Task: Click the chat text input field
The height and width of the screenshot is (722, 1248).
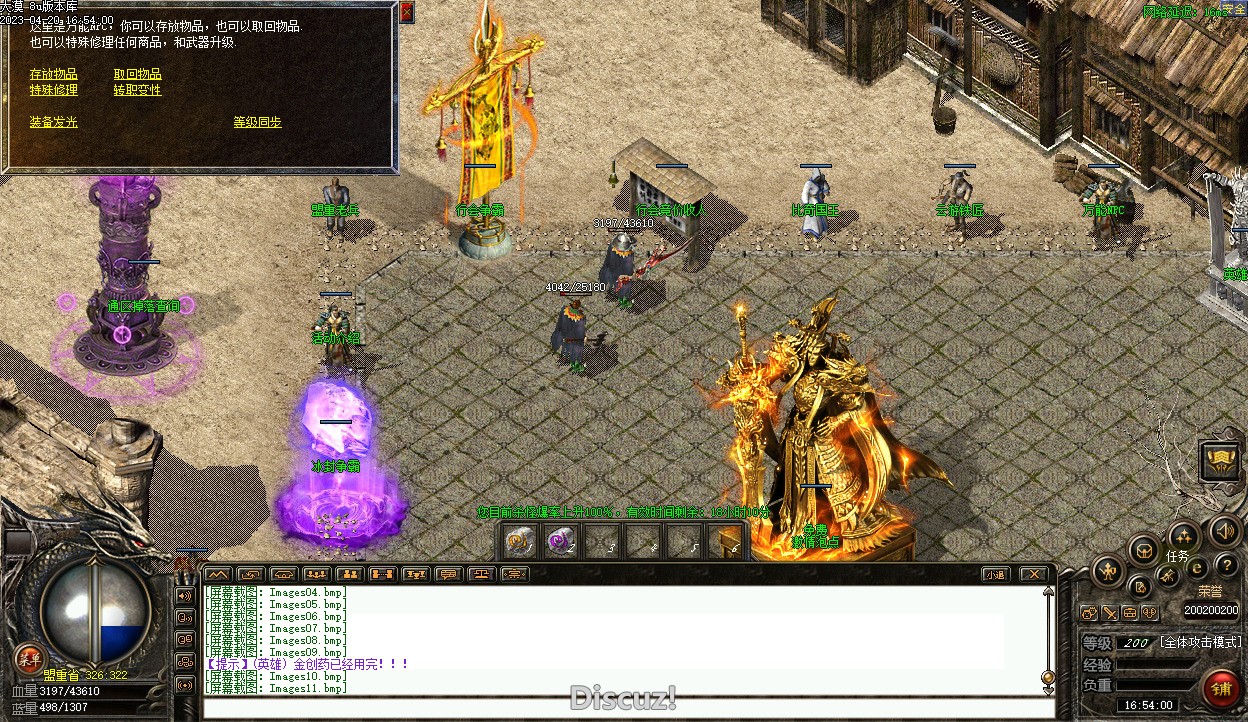Action: click(620, 708)
